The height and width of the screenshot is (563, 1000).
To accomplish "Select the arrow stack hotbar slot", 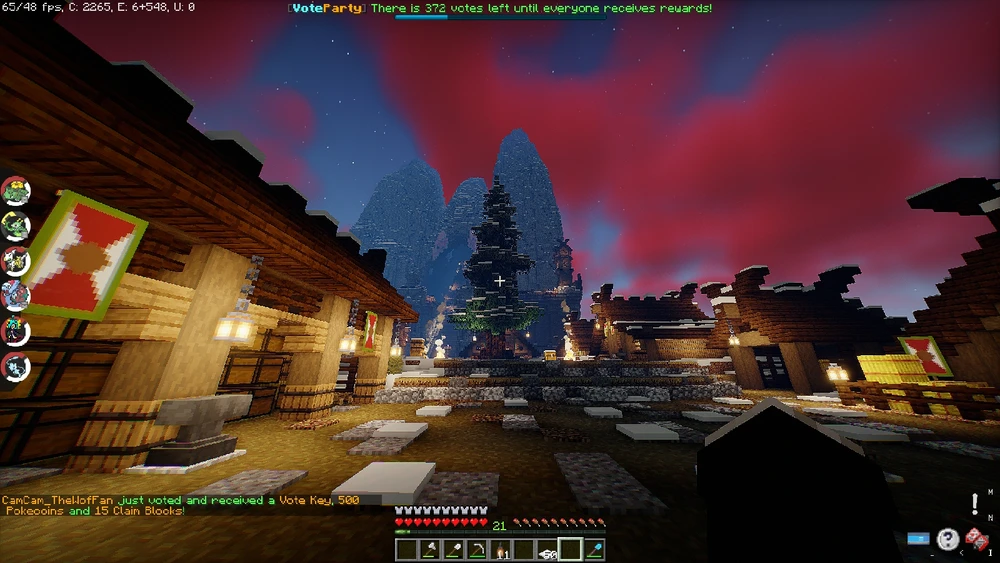I will click(547, 549).
